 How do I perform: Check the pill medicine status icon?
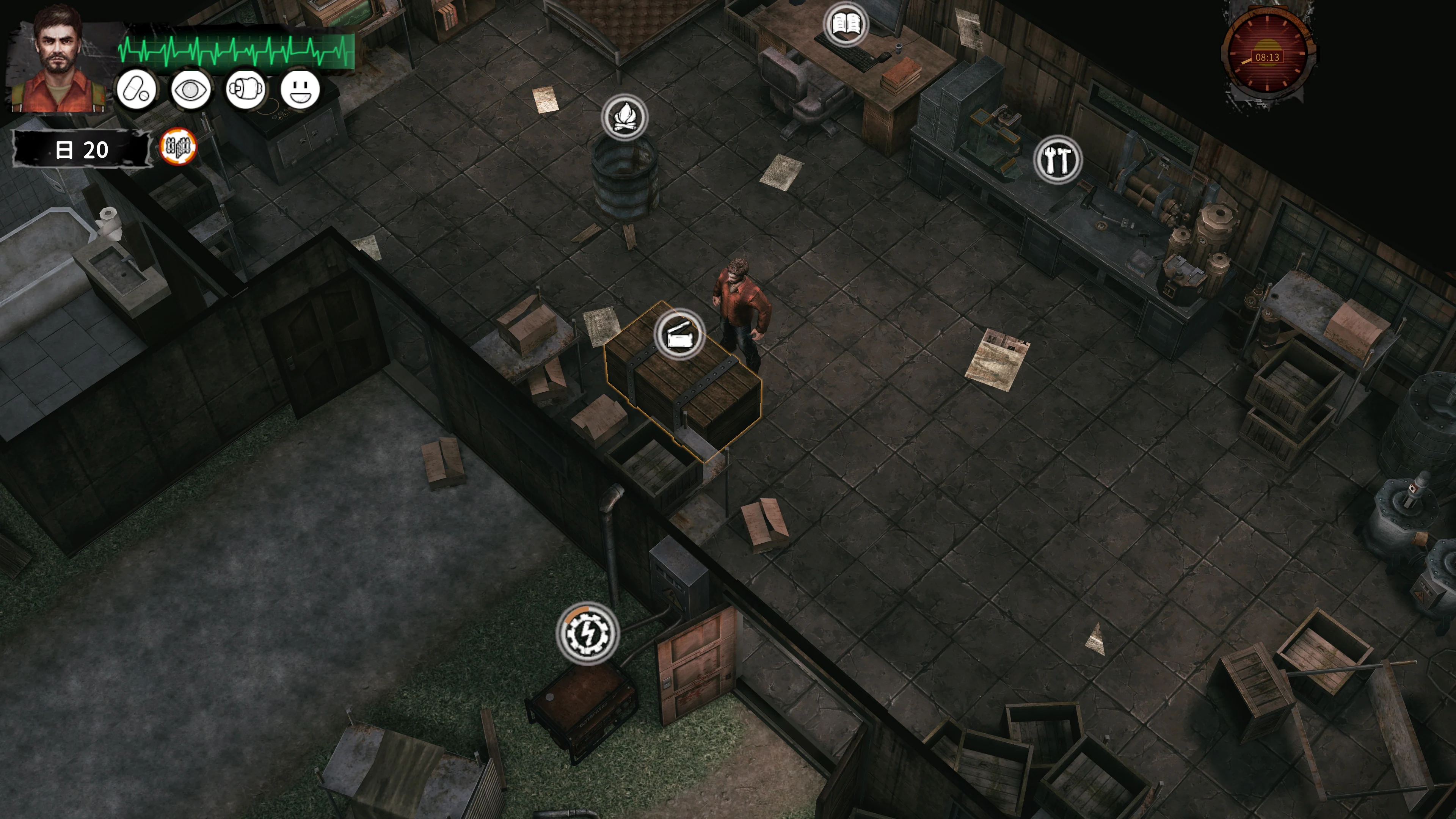136,90
